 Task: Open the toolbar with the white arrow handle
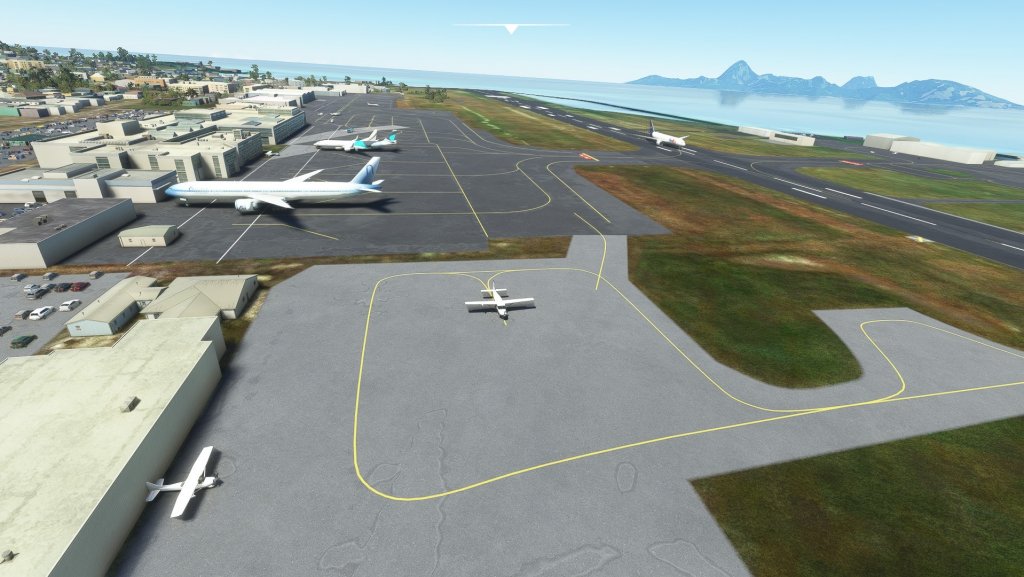[511, 29]
